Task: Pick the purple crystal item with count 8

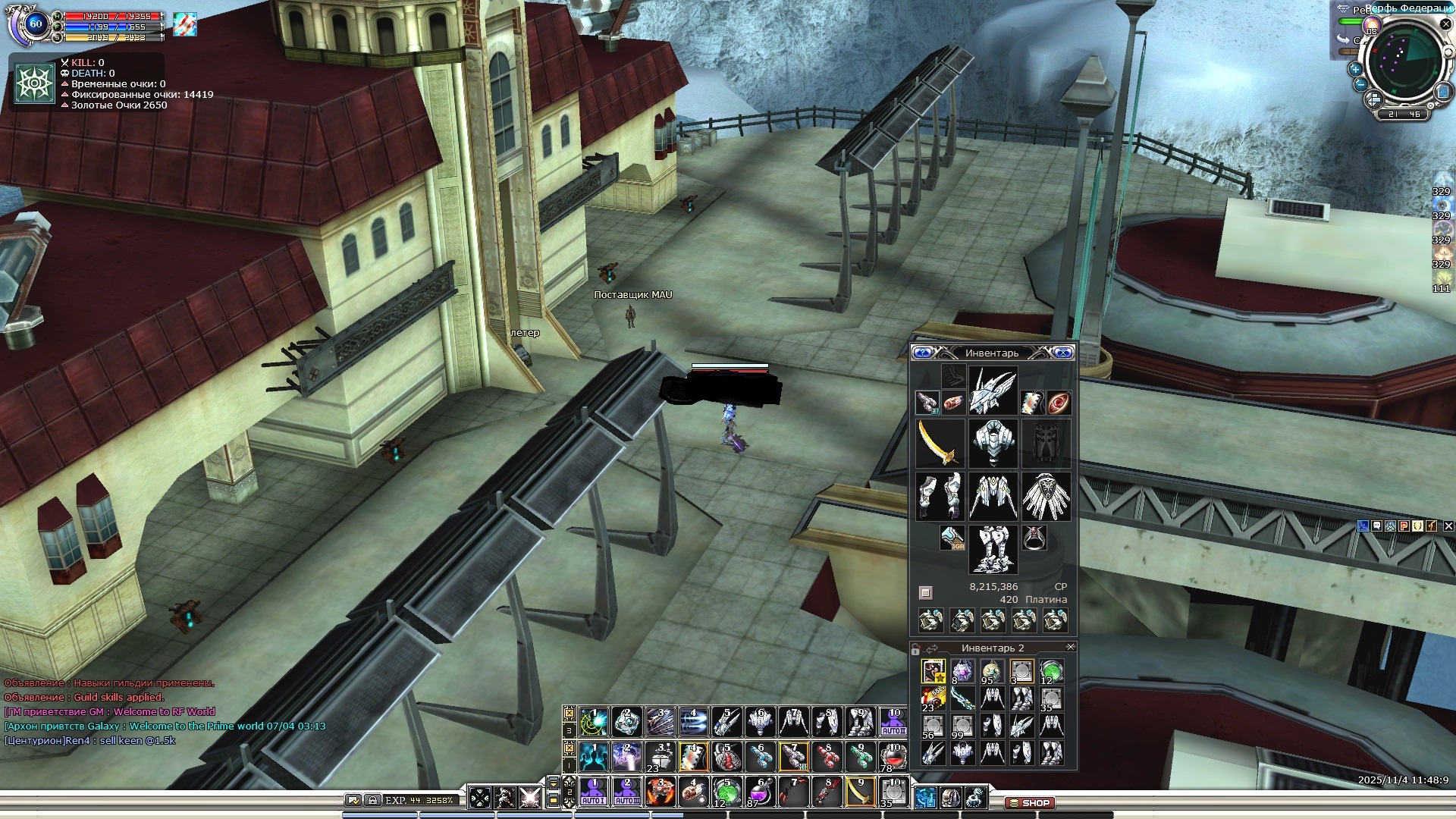Action: click(962, 671)
